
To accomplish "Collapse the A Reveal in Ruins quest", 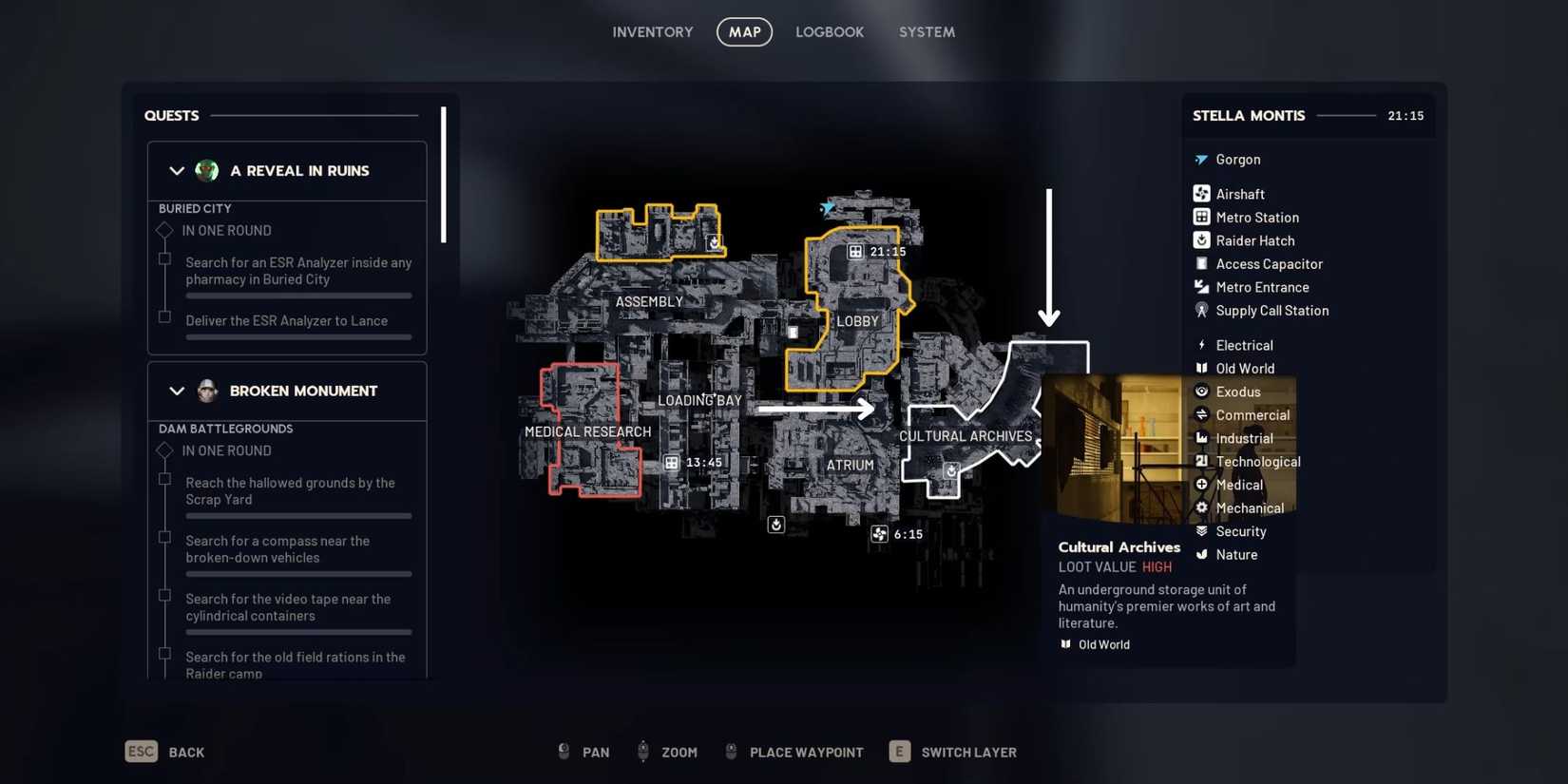I will click(177, 171).
